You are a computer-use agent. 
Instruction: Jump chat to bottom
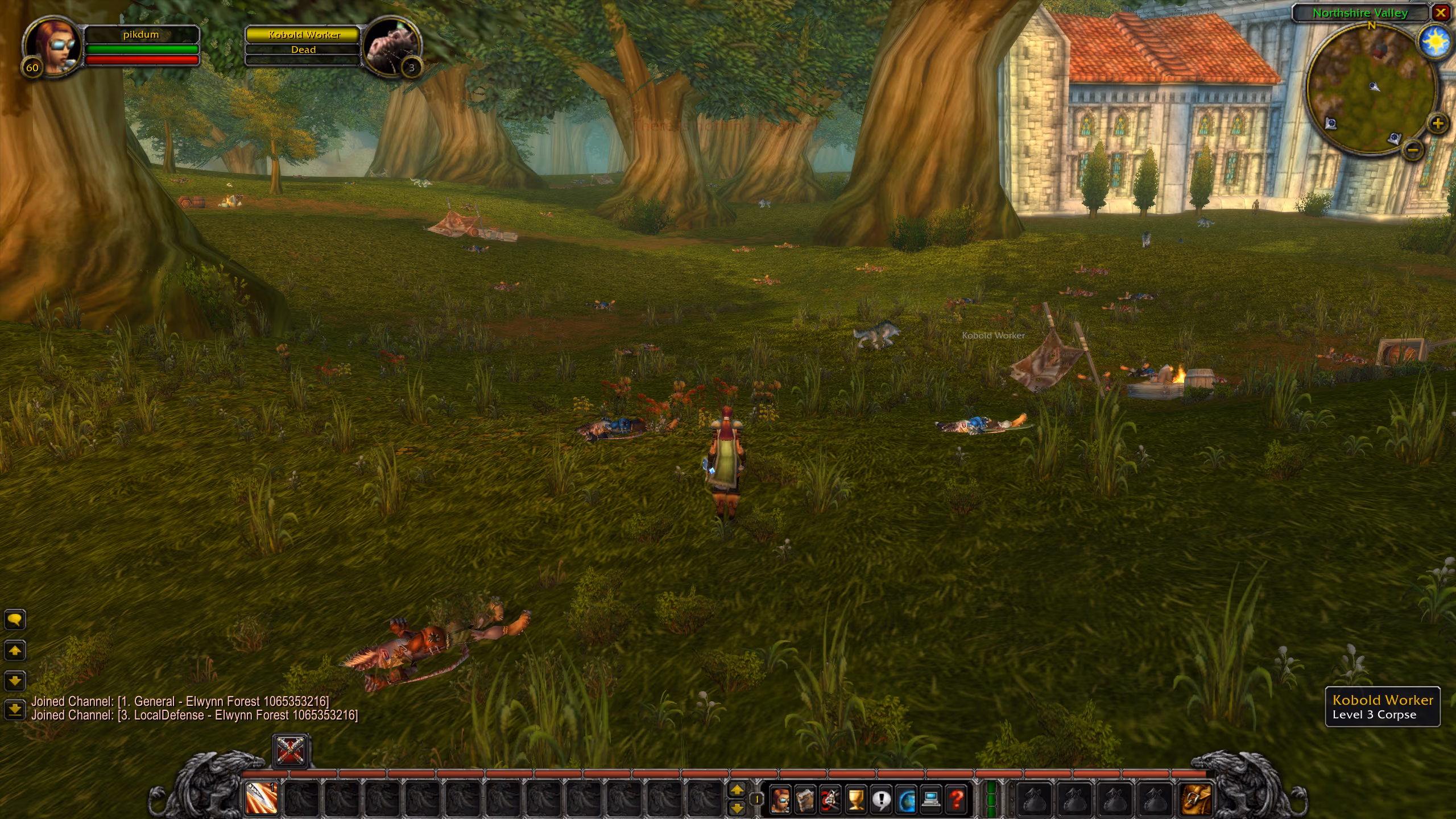[15, 709]
